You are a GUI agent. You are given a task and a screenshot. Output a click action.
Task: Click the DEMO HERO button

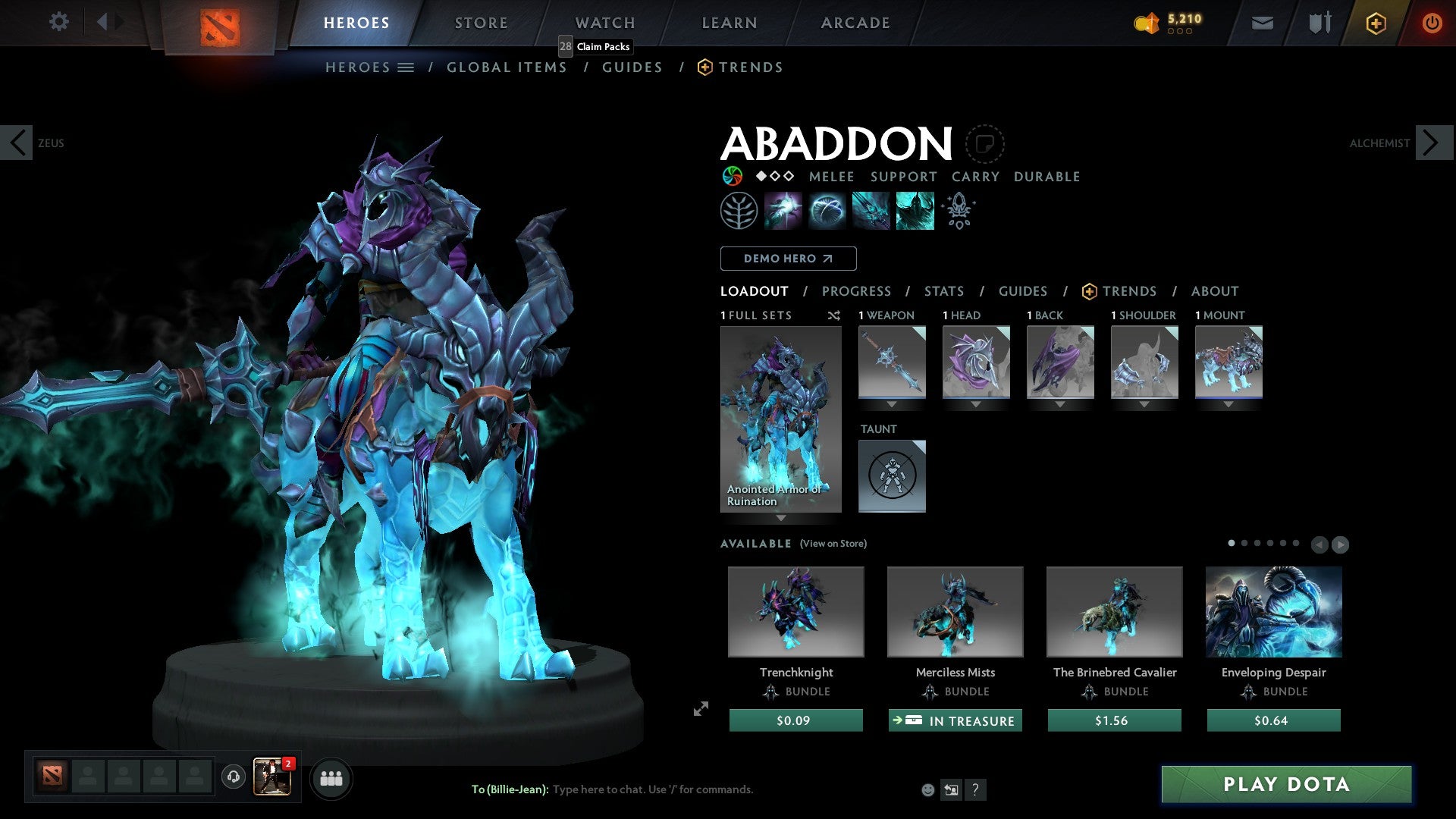coord(788,258)
